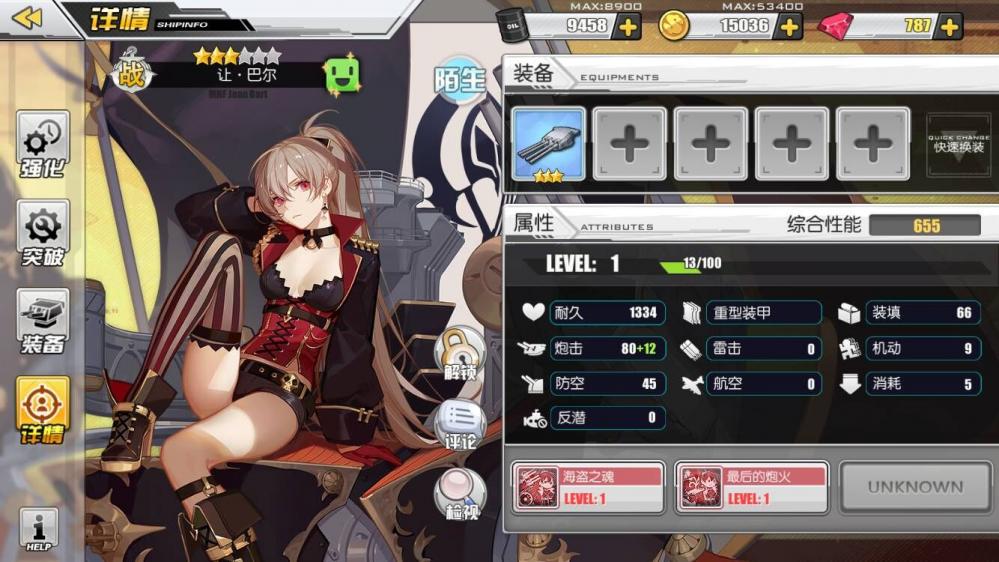Go back with the double-arrow button
Viewport: 999px width, 562px height.
point(28,17)
